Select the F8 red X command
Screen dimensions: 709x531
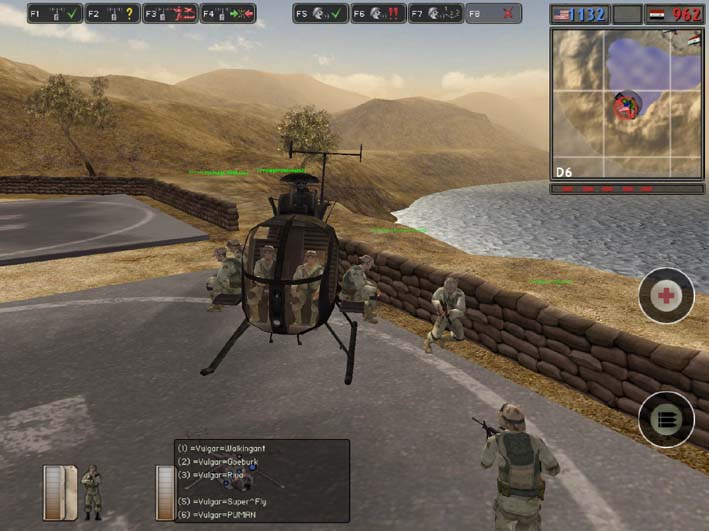coord(492,14)
